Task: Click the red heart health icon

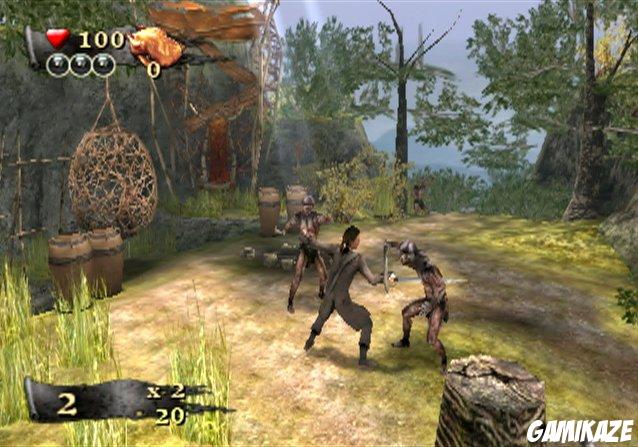Action: (x=58, y=38)
